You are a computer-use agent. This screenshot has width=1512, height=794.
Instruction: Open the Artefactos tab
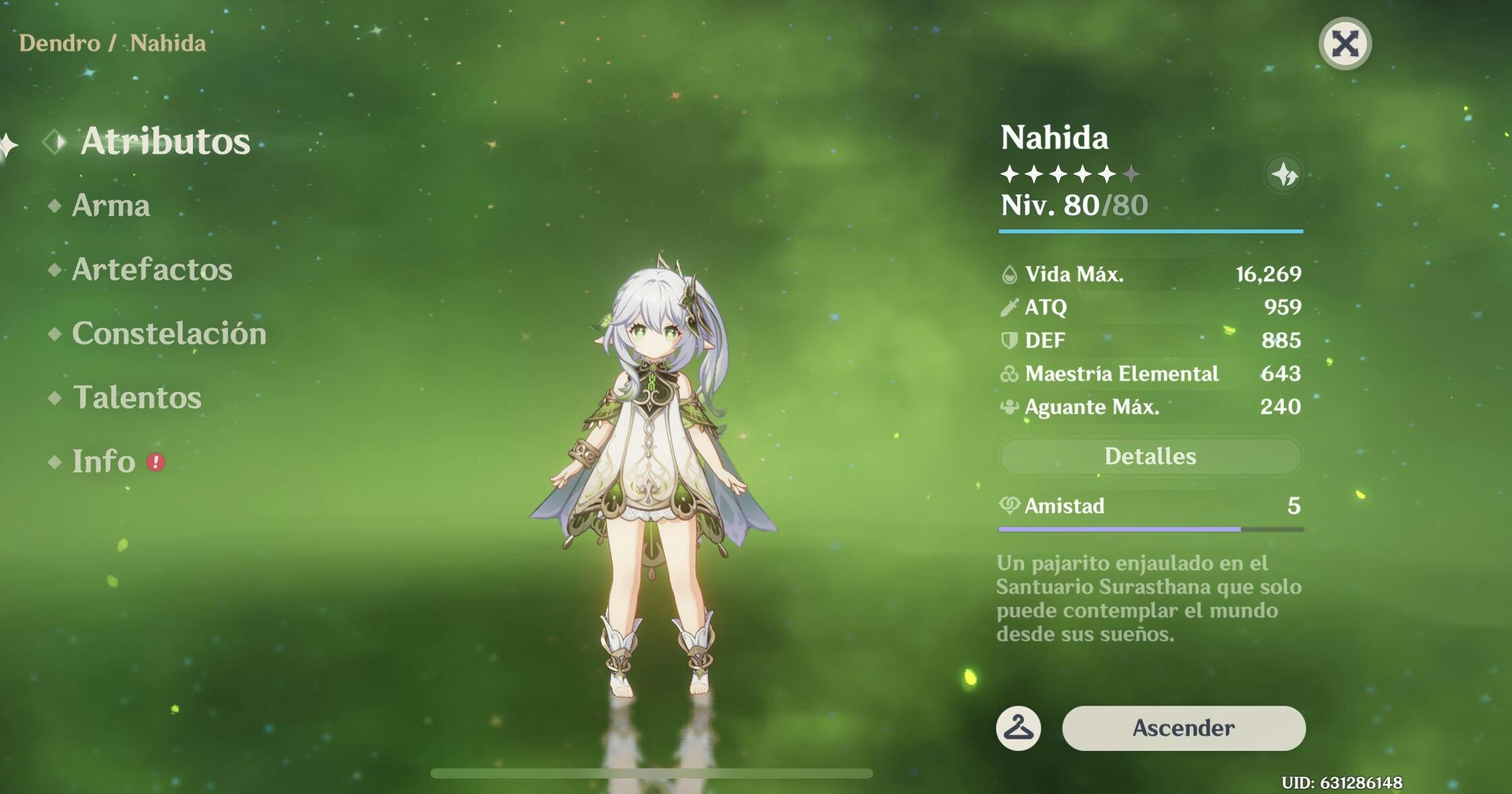[152, 269]
